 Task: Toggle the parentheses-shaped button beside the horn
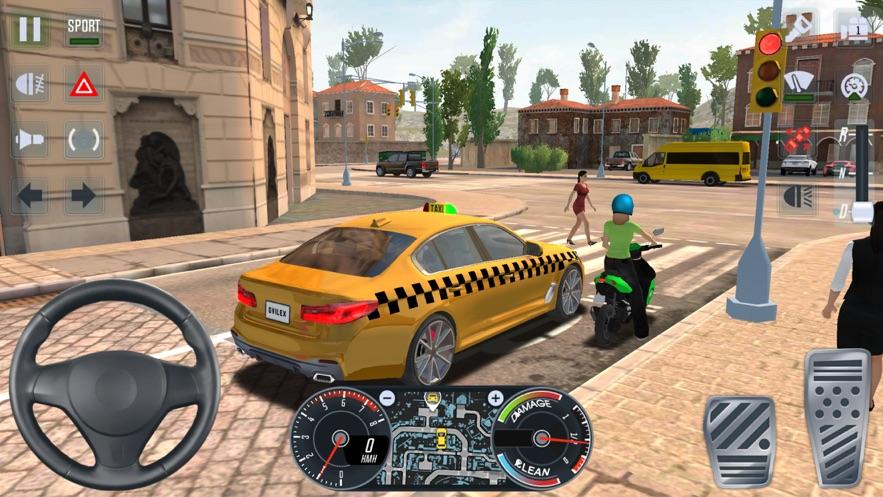pyautogui.click(x=84, y=139)
